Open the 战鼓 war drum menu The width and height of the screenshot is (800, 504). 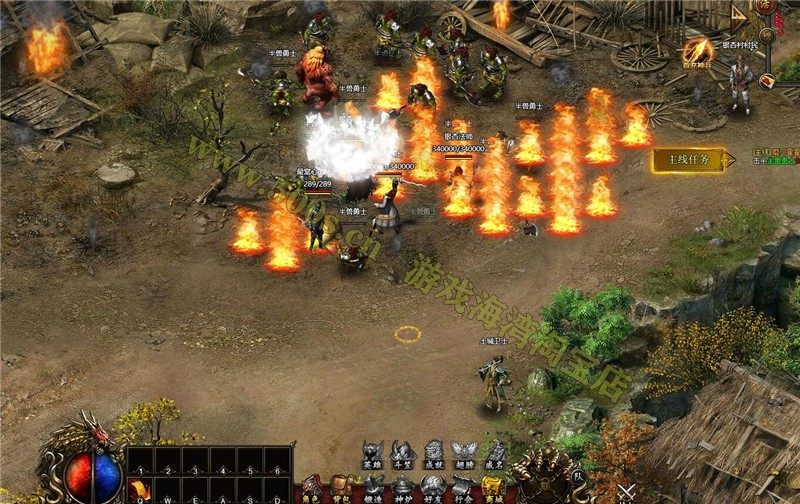(433, 454)
